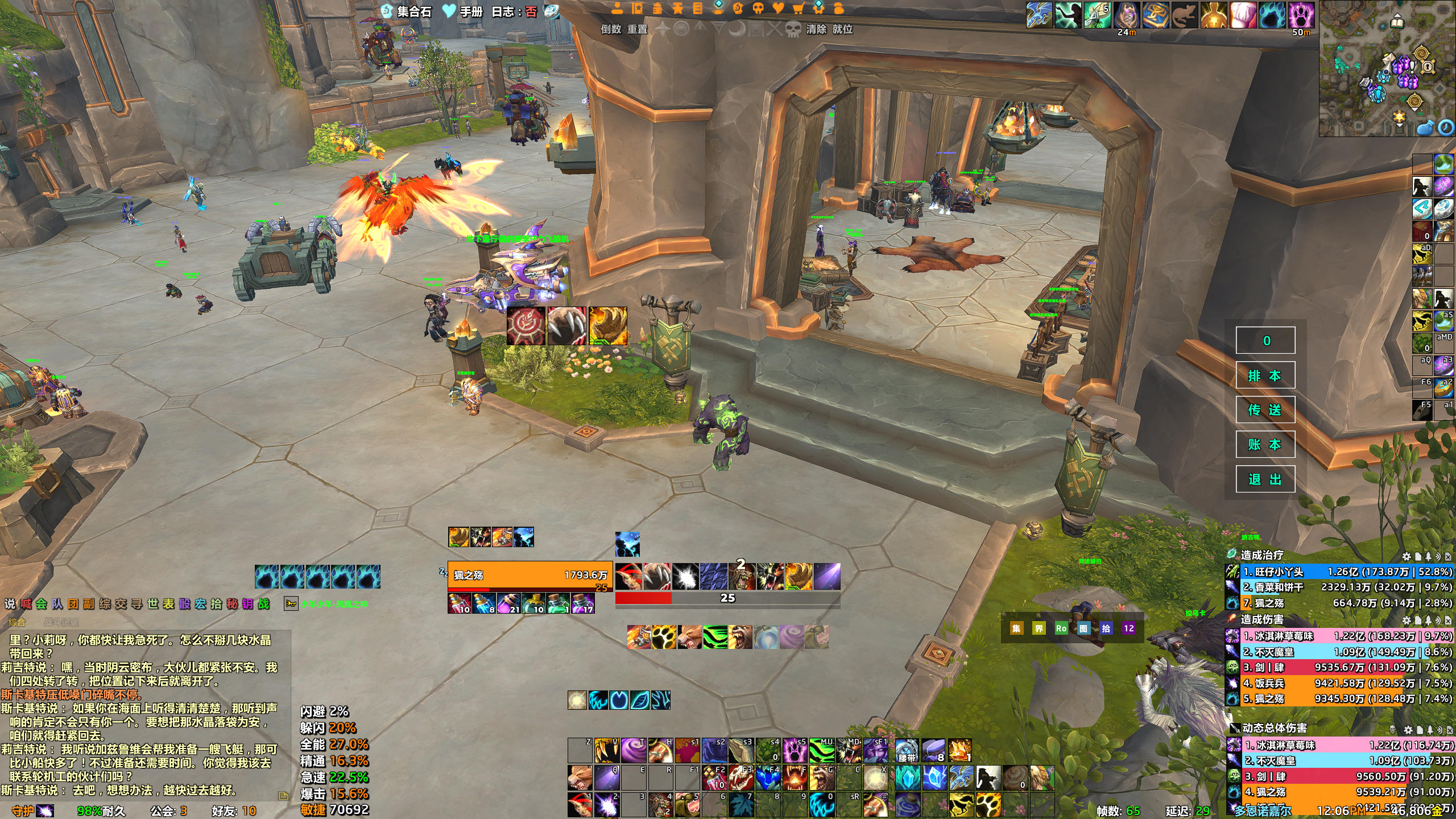The height and width of the screenshot is (819, 1456).
Task: Open the 传送 teleport button
Action: pyautogui.click(x=1265, y=410)
